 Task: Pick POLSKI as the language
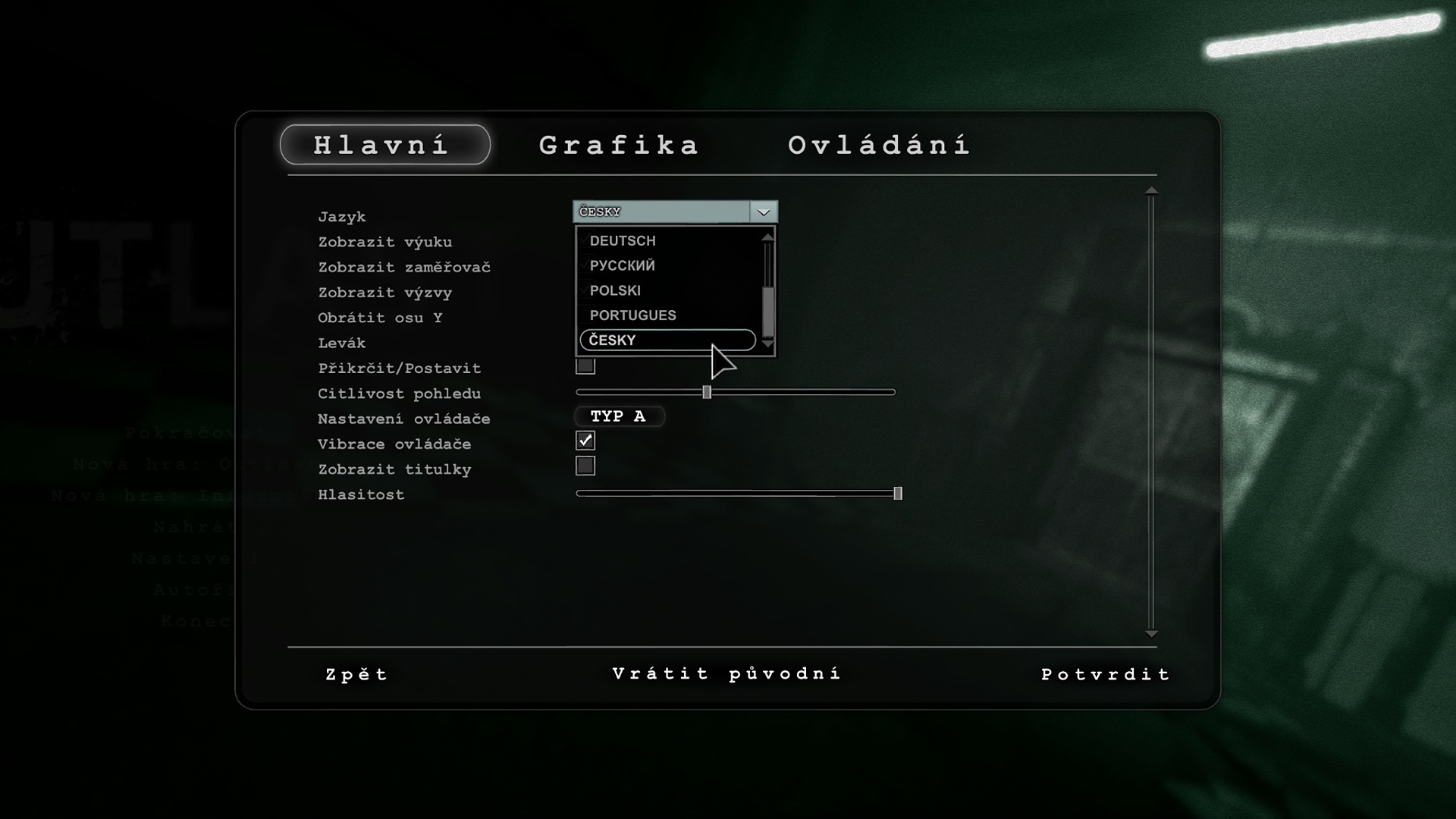pyautogui.click(x=615, y=290)
